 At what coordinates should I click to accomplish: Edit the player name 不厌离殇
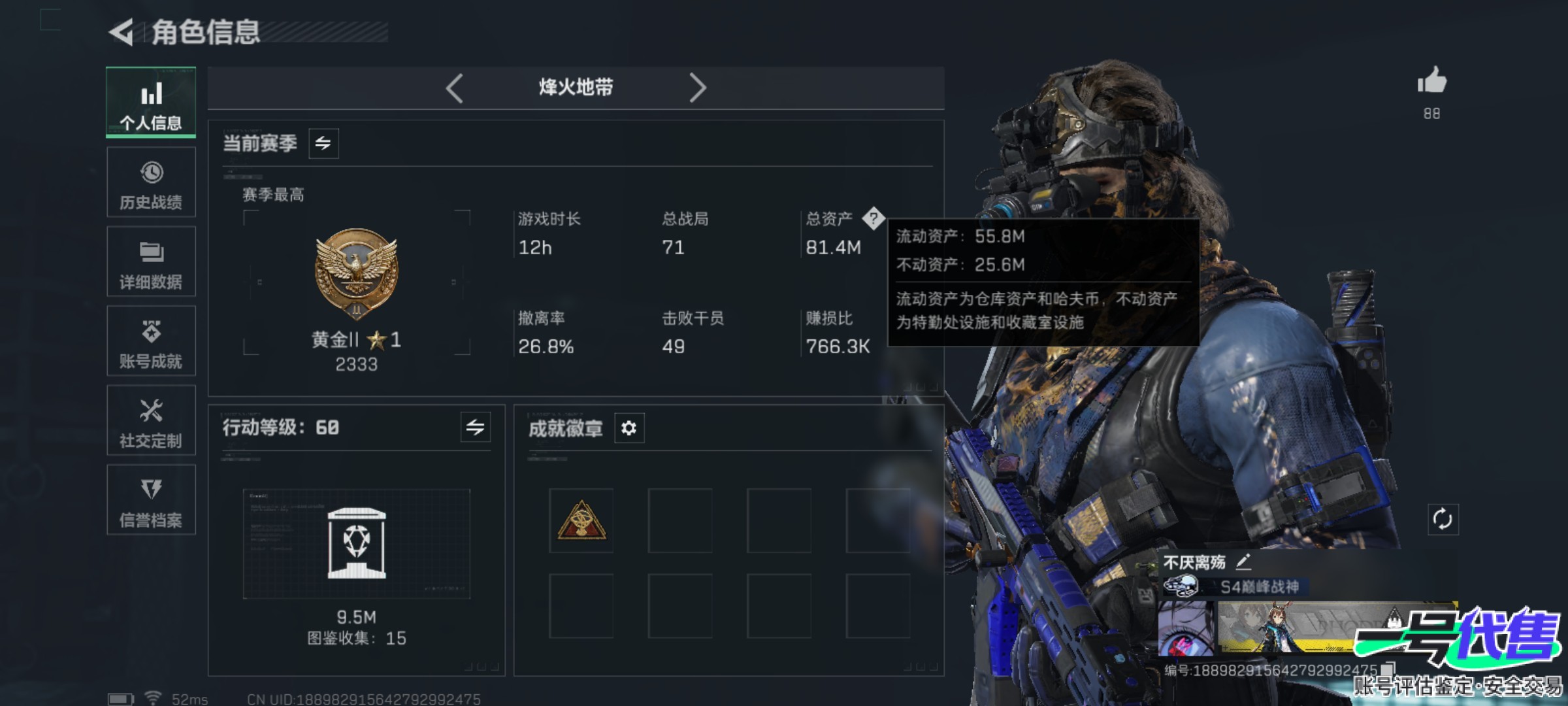click(x=1243, y=561)
